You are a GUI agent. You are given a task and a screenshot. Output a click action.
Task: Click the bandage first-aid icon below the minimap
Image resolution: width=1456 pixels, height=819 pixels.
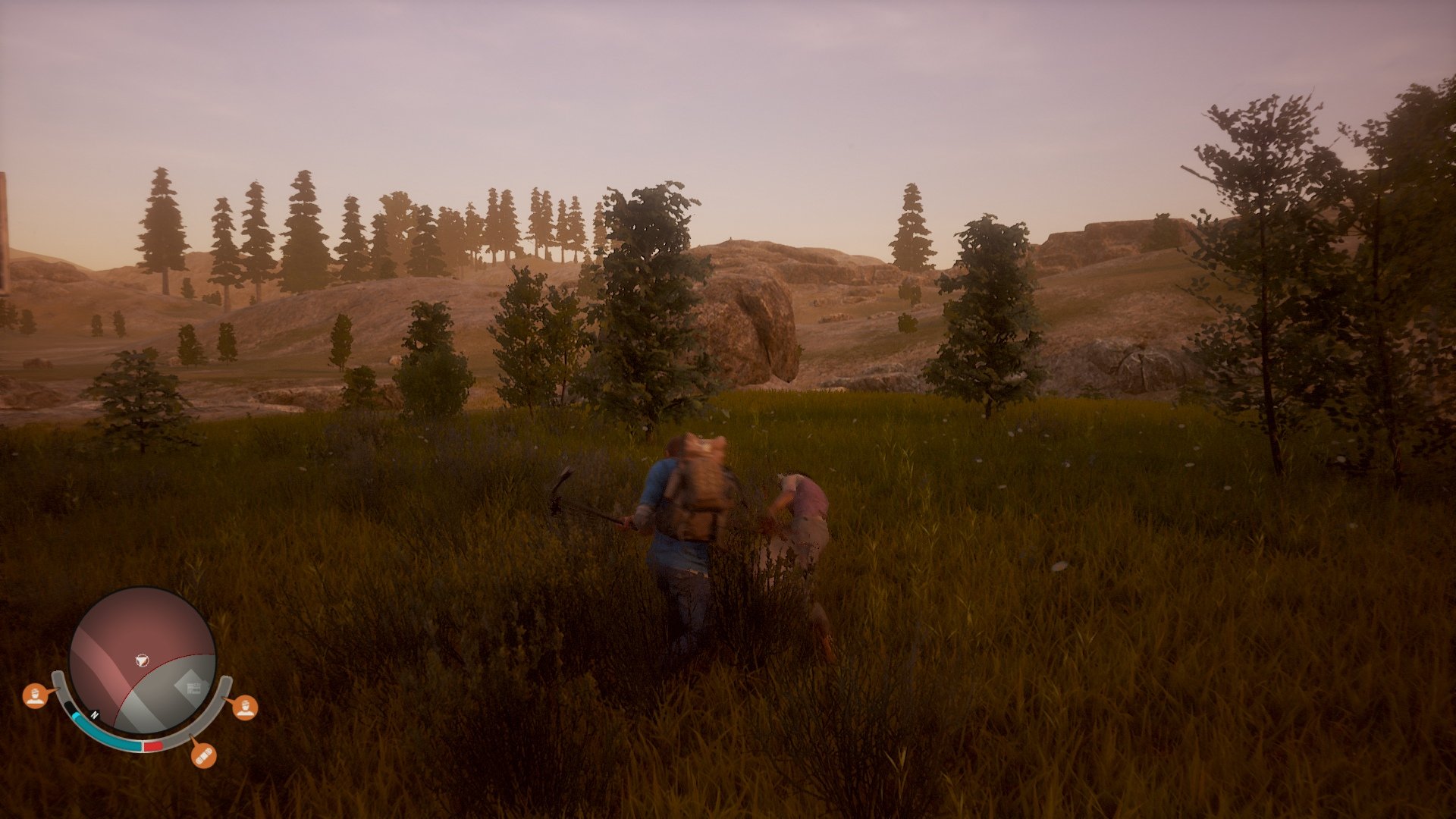[x=205, y=755]
